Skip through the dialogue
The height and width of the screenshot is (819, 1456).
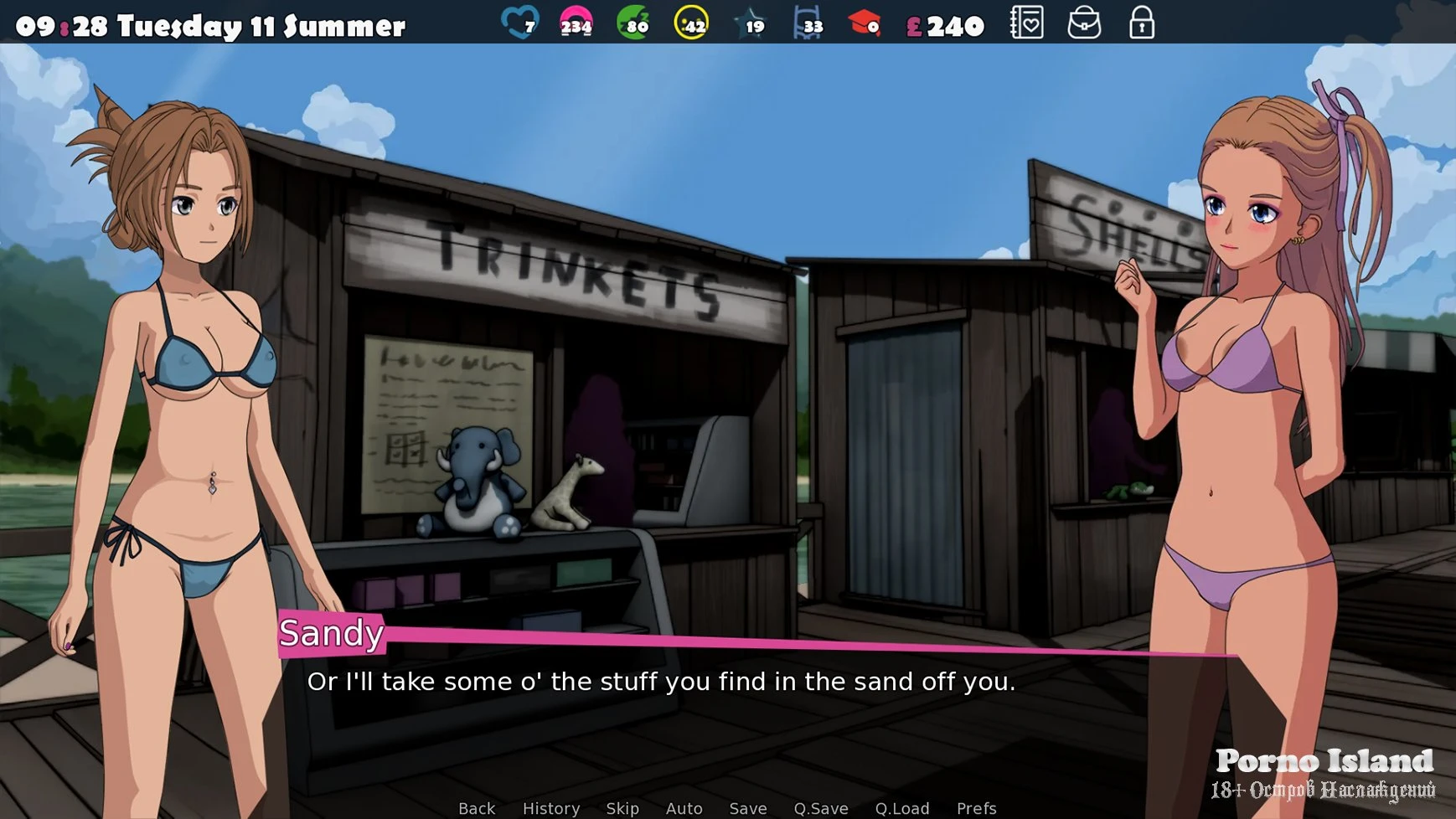tap(622, 808)
